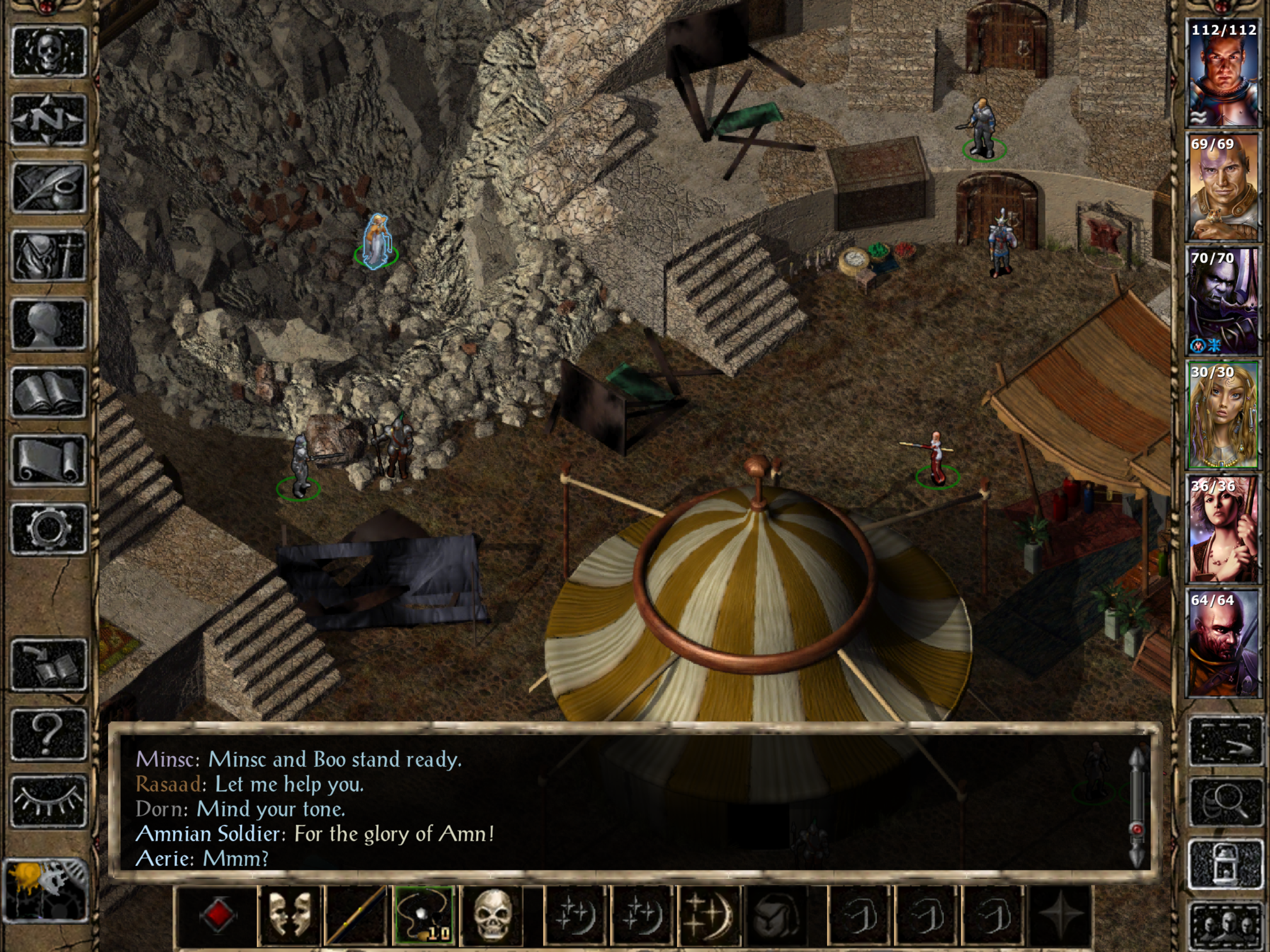Viewport: 1270px width, 952px height.
Task: Select the whole party with the three-helmets button
Action: [x=1224, y=926]
